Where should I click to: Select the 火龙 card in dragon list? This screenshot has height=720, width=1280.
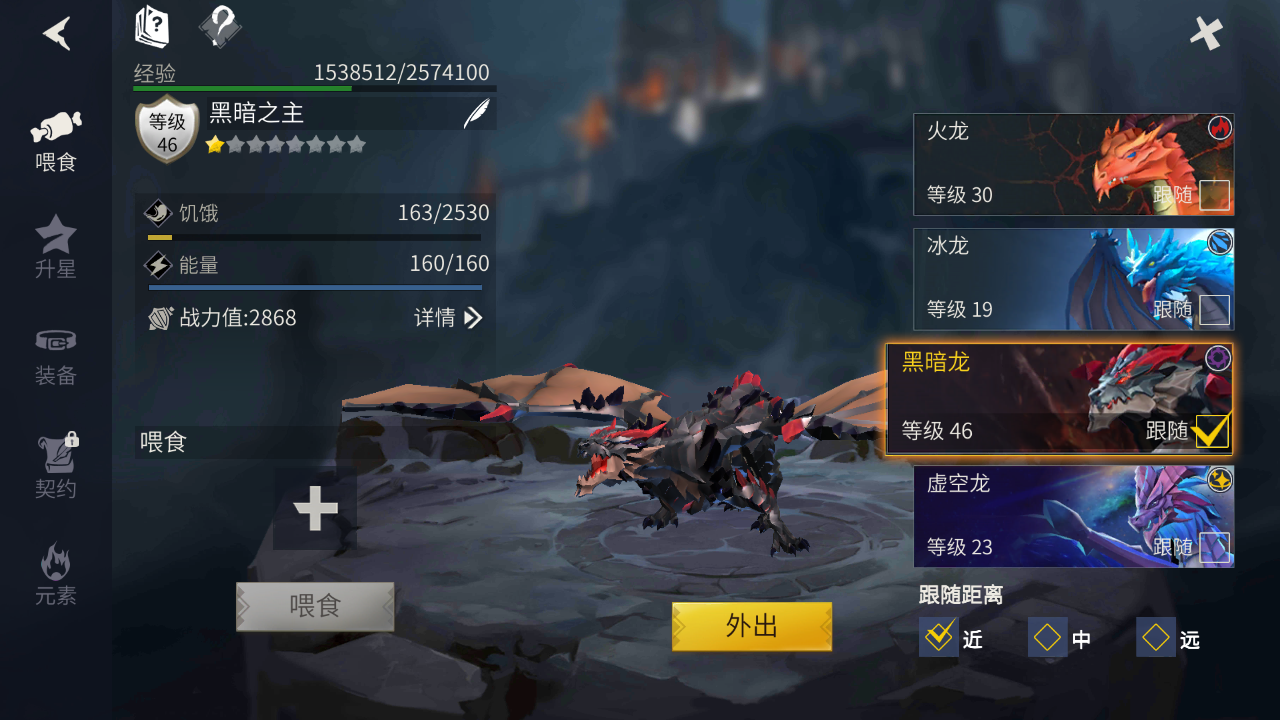point(1020,163)
